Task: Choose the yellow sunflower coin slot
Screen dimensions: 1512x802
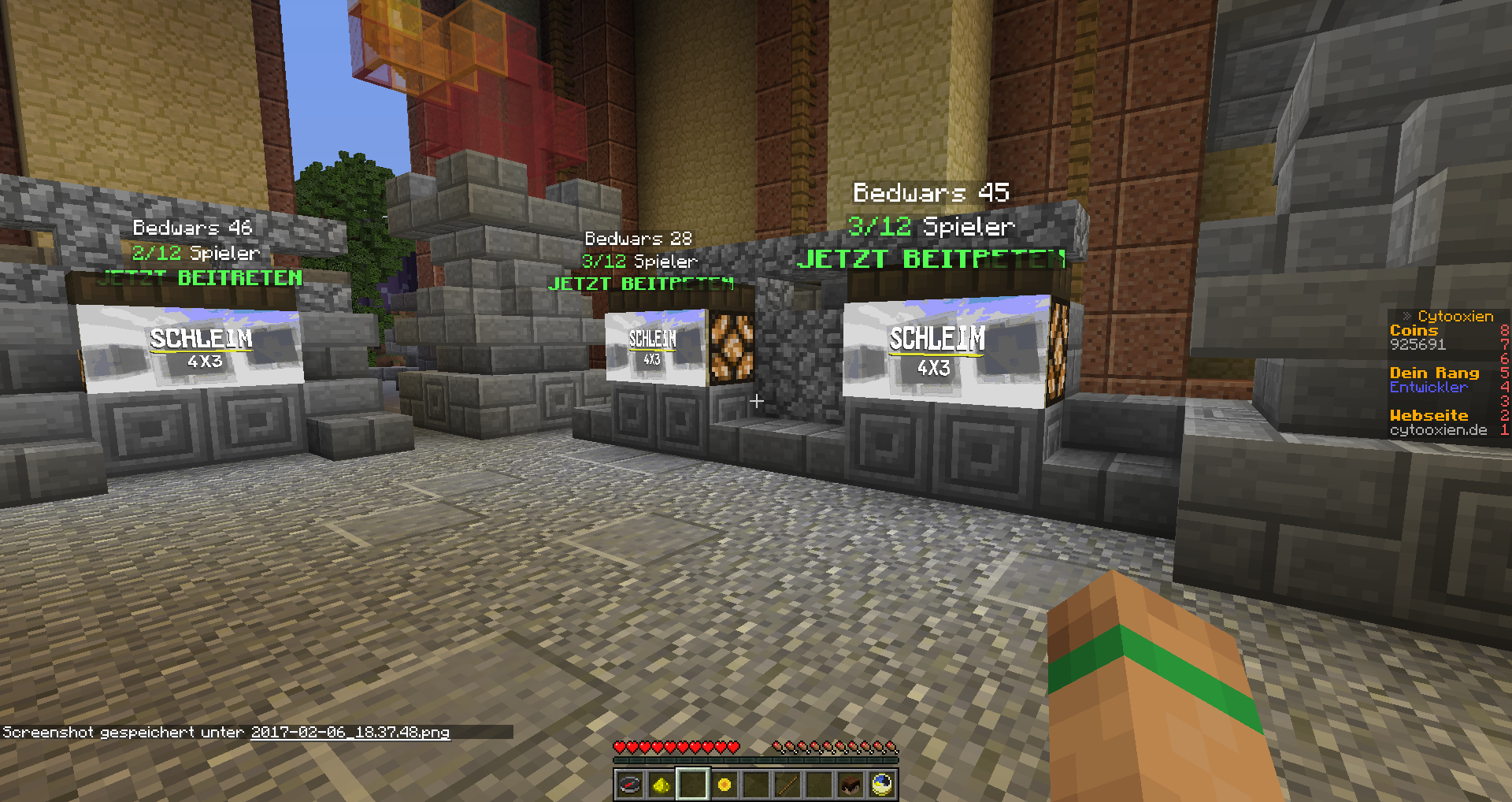Action: pos(724,785)
